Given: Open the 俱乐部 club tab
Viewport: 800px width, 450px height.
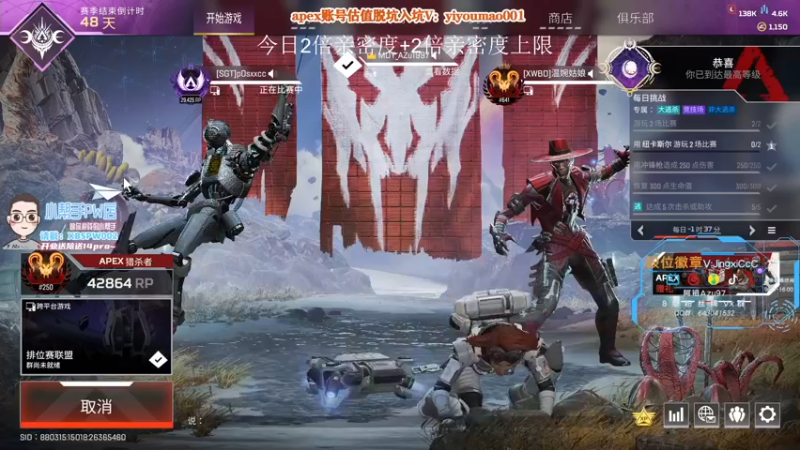Looking at the screenshot, I should point(635,18).
